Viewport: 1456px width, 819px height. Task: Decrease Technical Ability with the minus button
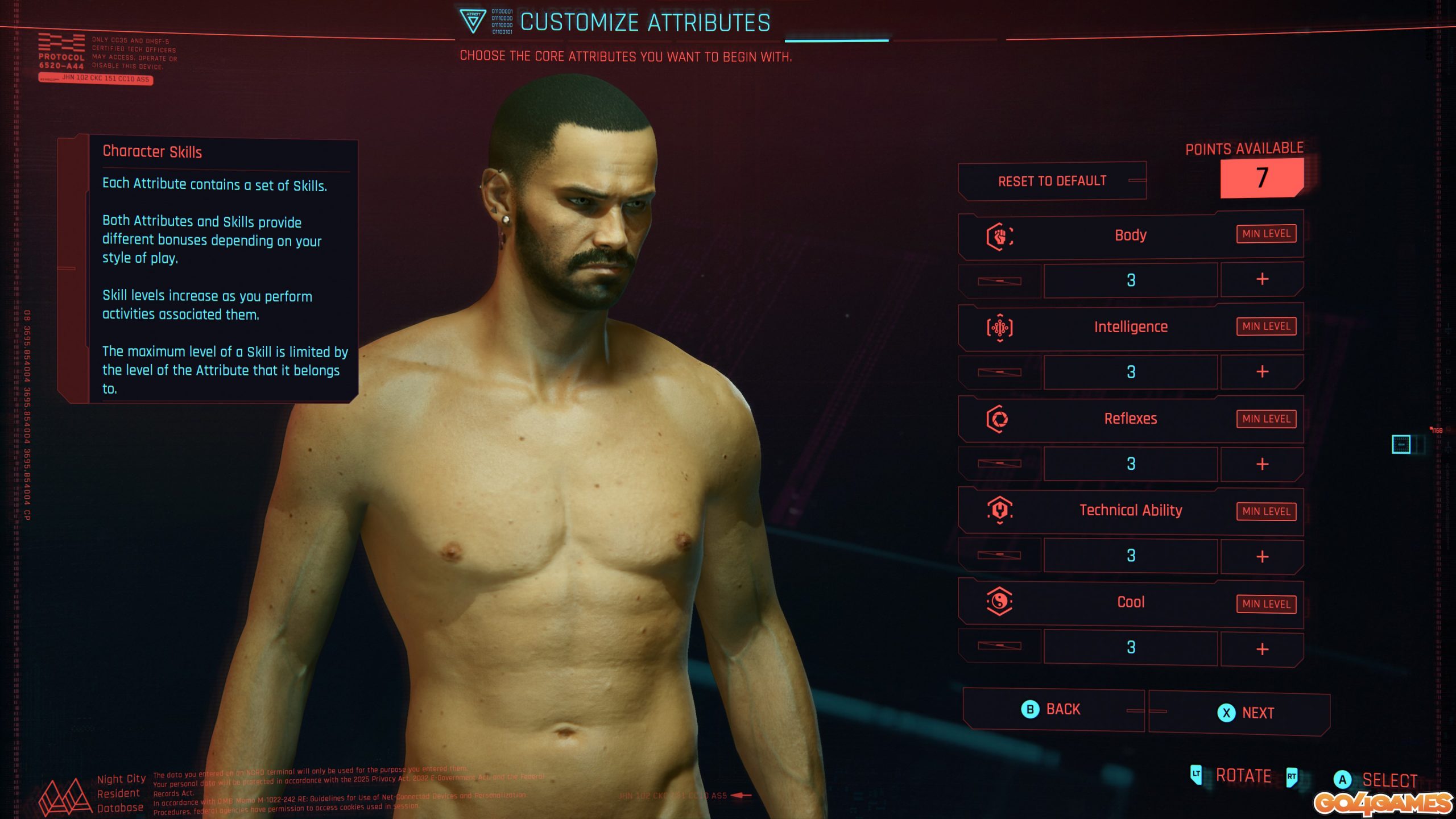999,556
